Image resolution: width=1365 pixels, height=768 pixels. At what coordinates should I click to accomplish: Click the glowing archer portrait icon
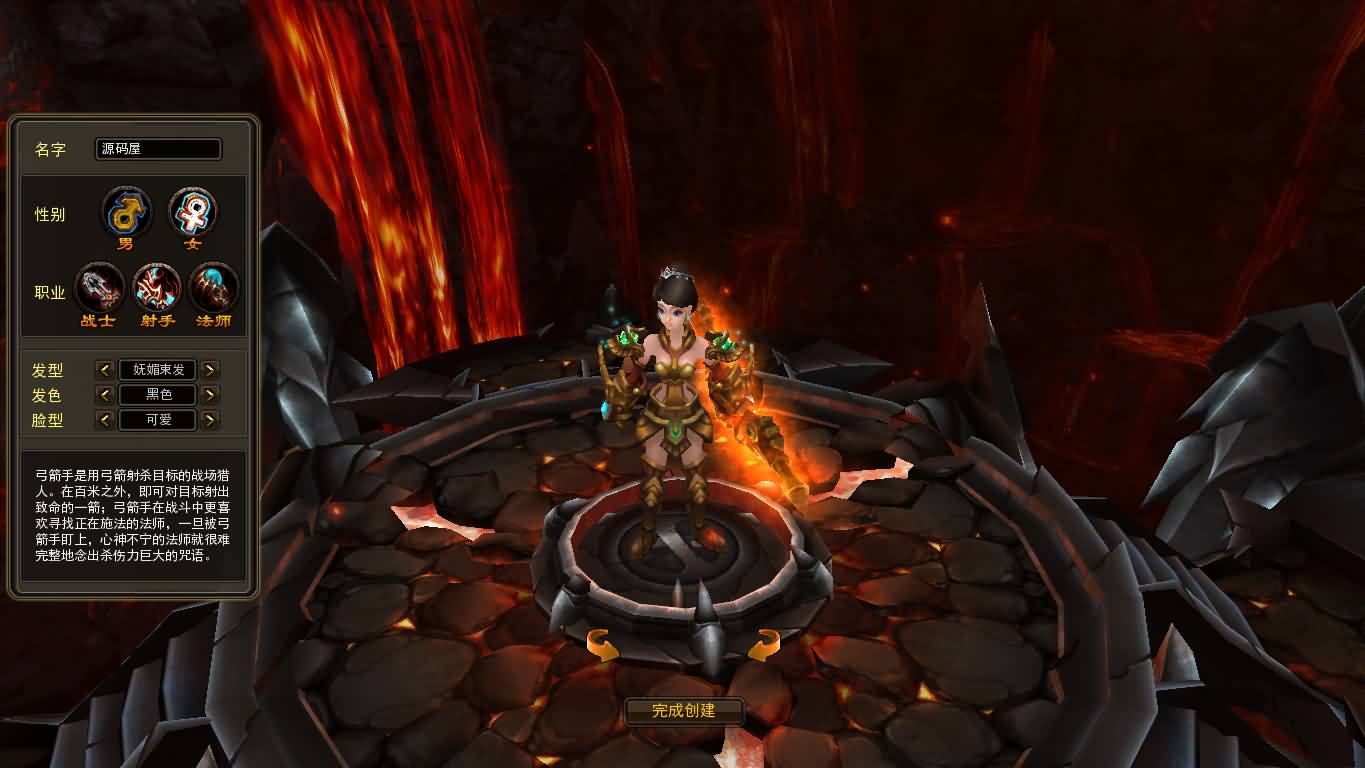point(157,289)
